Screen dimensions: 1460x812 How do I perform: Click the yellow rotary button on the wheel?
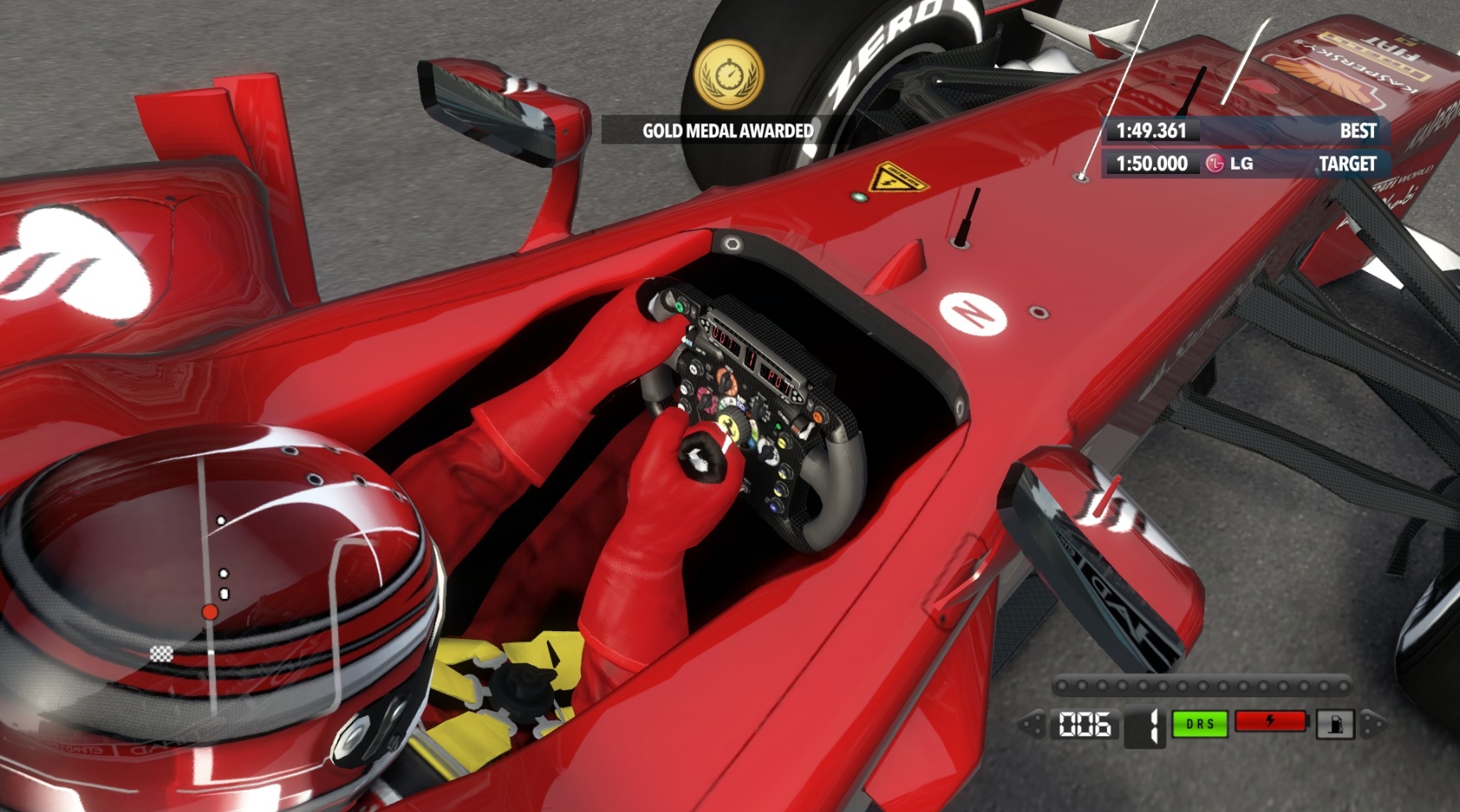coord(783,443)
